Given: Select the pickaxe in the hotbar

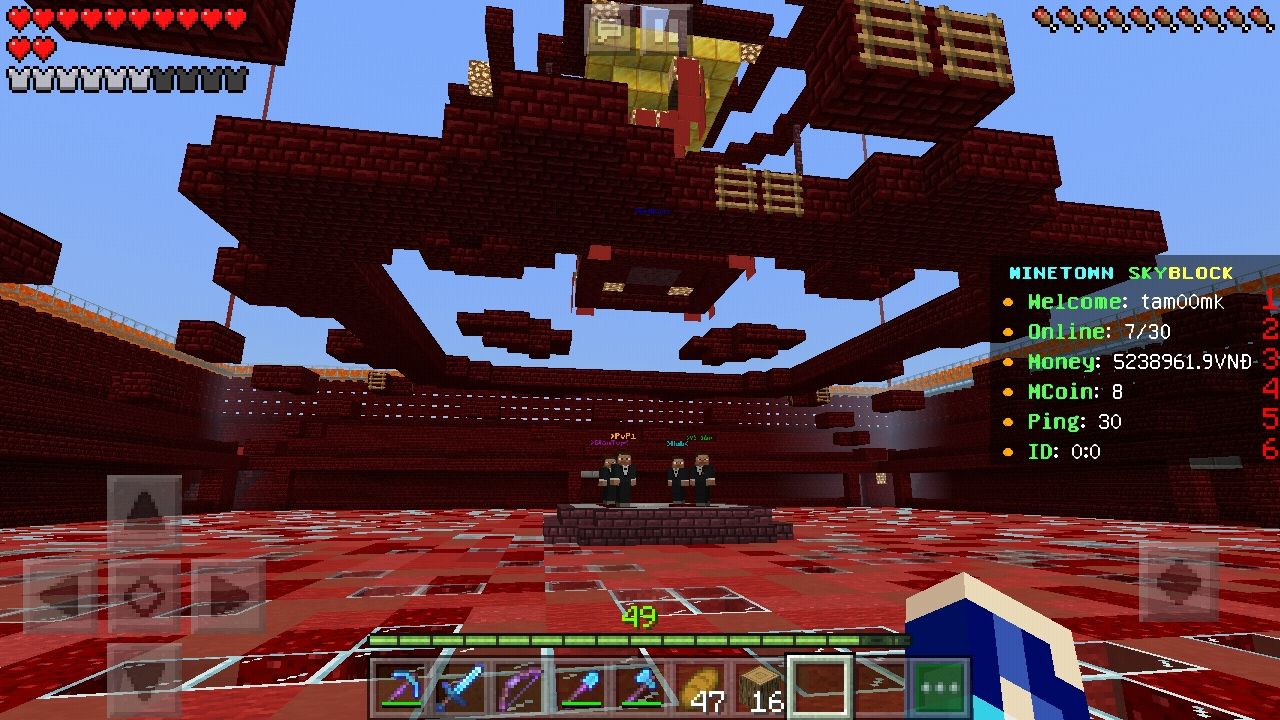Looking at the screenshot, I should click(x=400, y=687).
